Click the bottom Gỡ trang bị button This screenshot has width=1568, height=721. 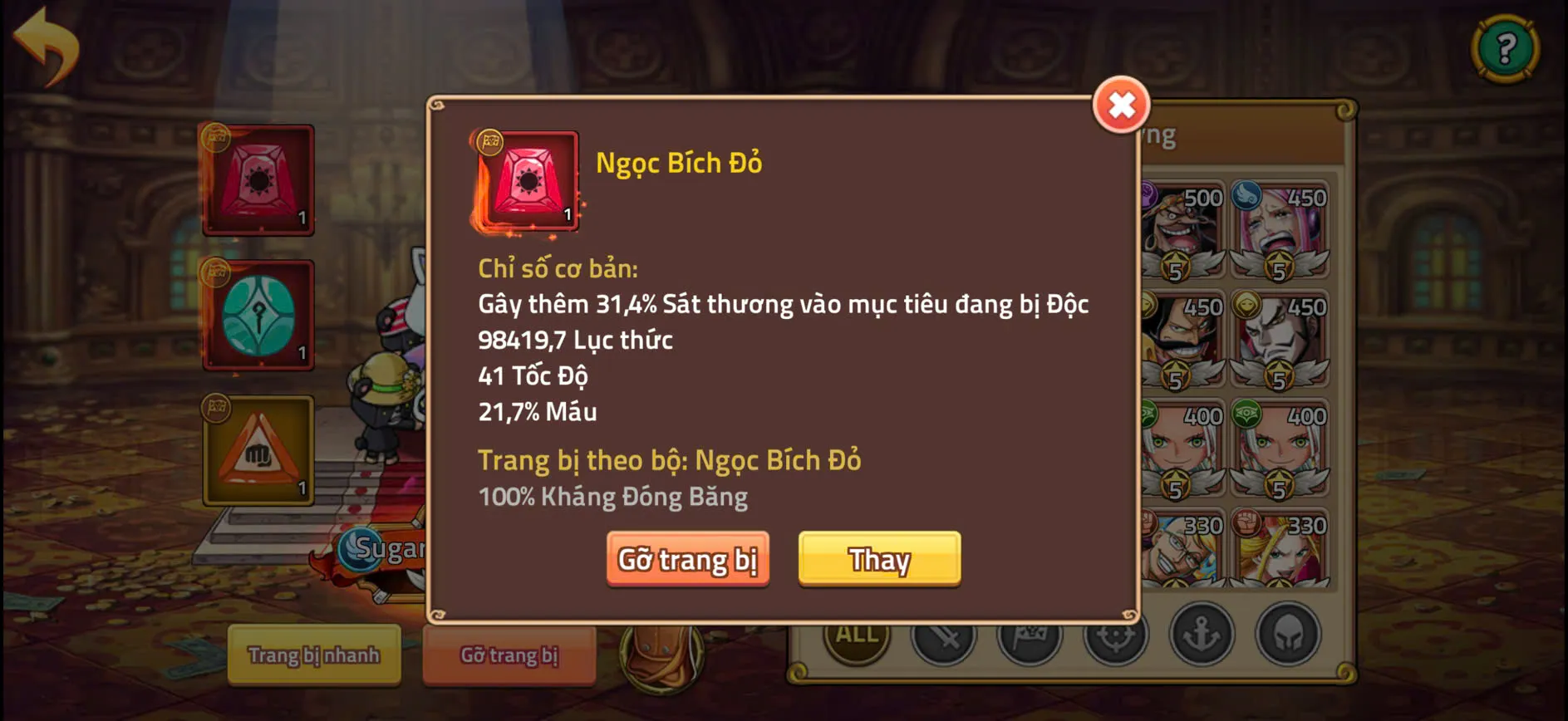tap(509, 656)
